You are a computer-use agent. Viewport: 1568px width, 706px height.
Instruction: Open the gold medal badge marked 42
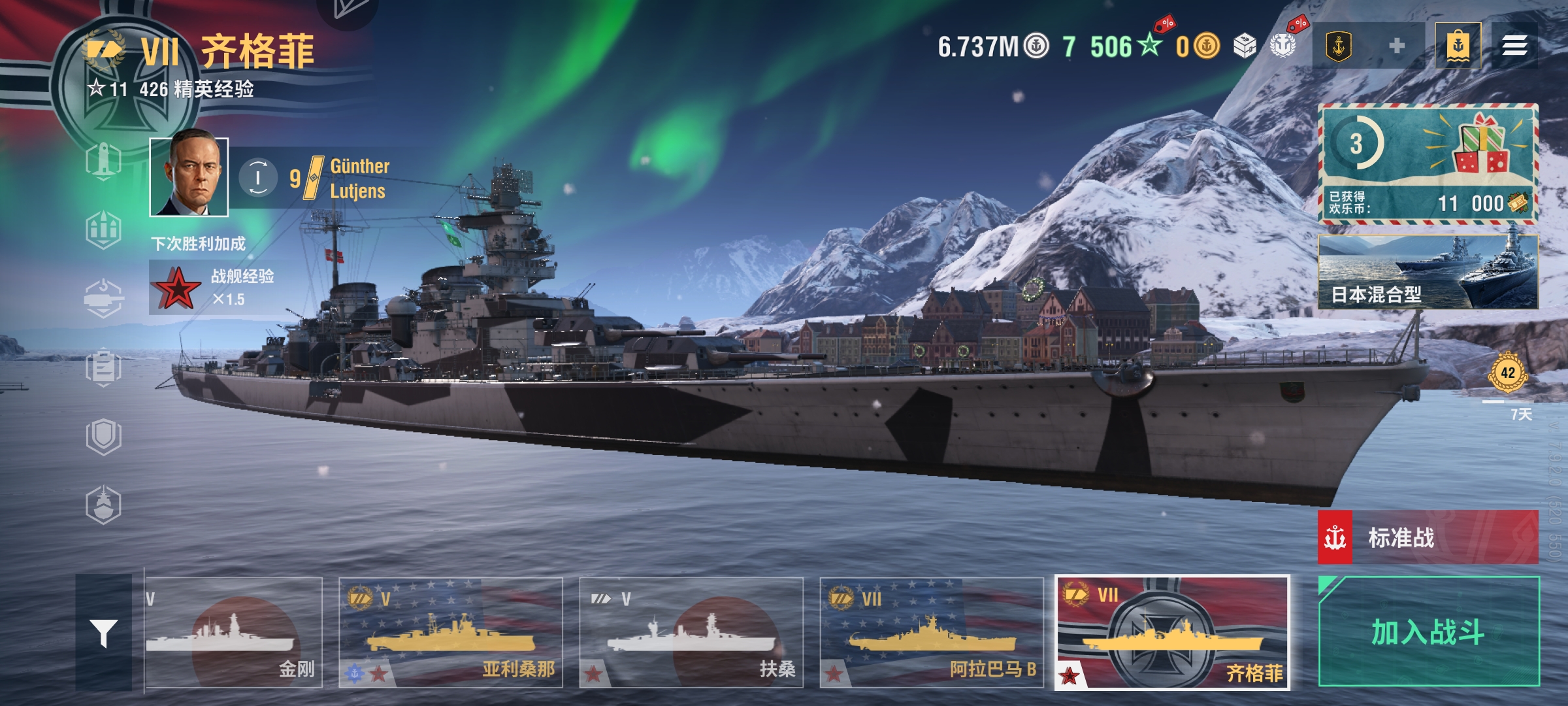pyautogui.click(x=1507, y=373)
